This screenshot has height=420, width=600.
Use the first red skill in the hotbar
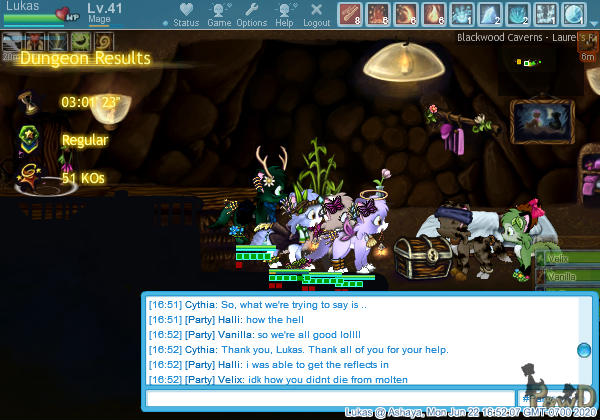tap(350, 13)
